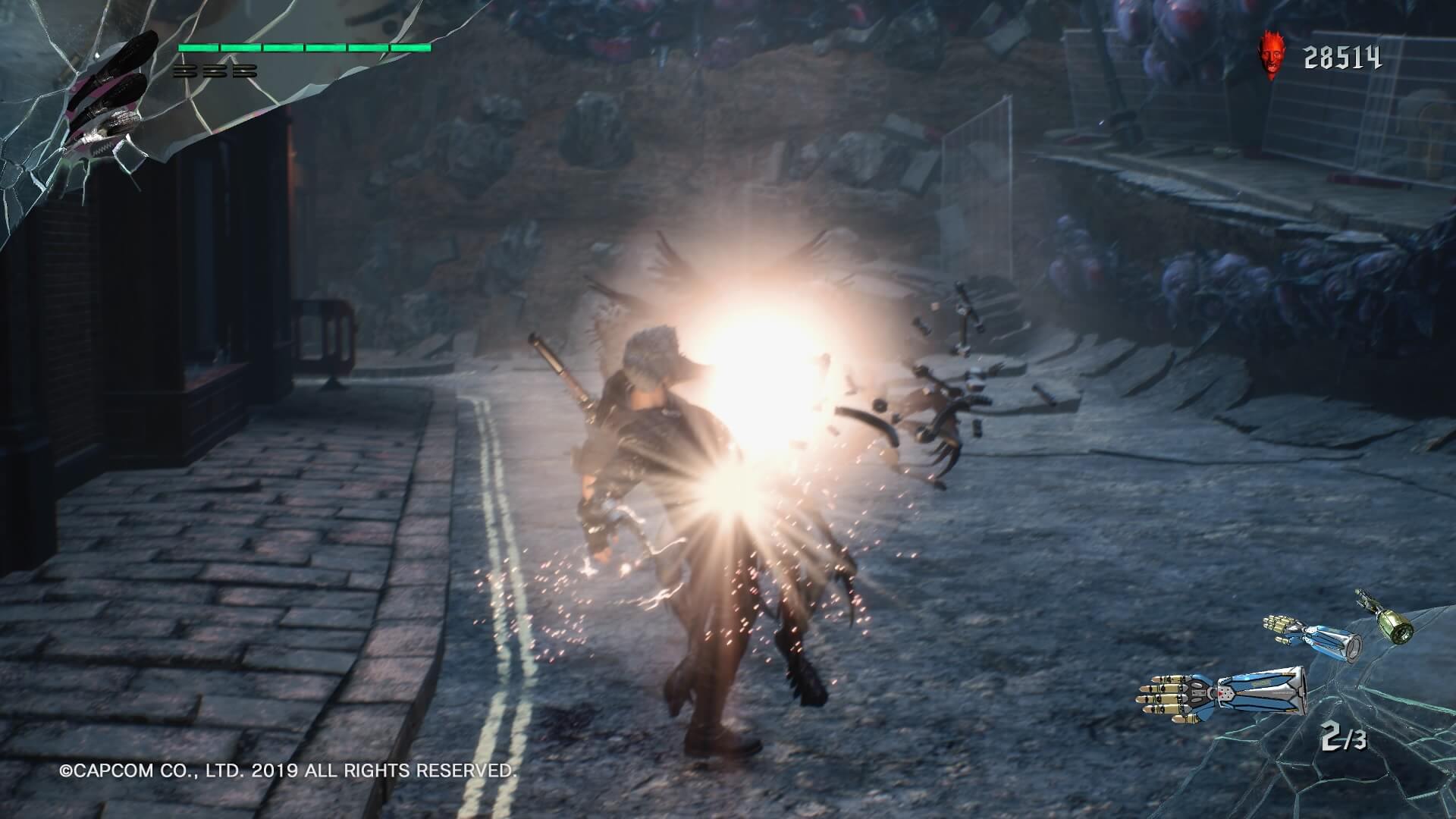Click on Nero, the player character
Image resolution: width=1456 pixels, height=819 pixels.
click(x=667, y=493)
